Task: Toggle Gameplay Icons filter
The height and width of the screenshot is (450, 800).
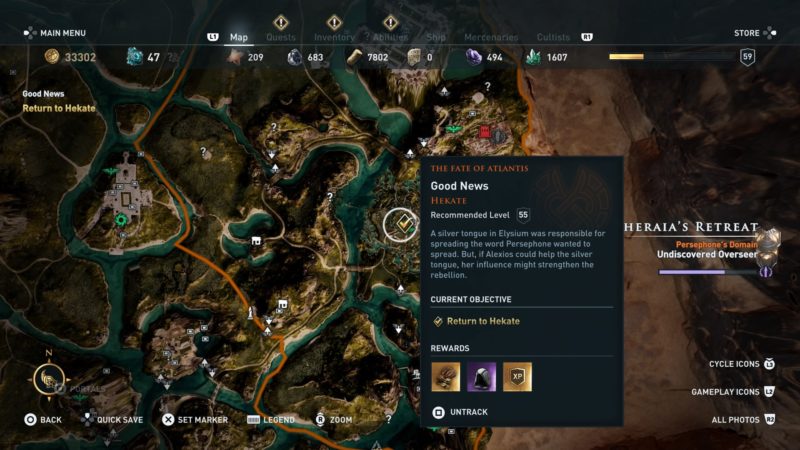Action: (726, 392)
